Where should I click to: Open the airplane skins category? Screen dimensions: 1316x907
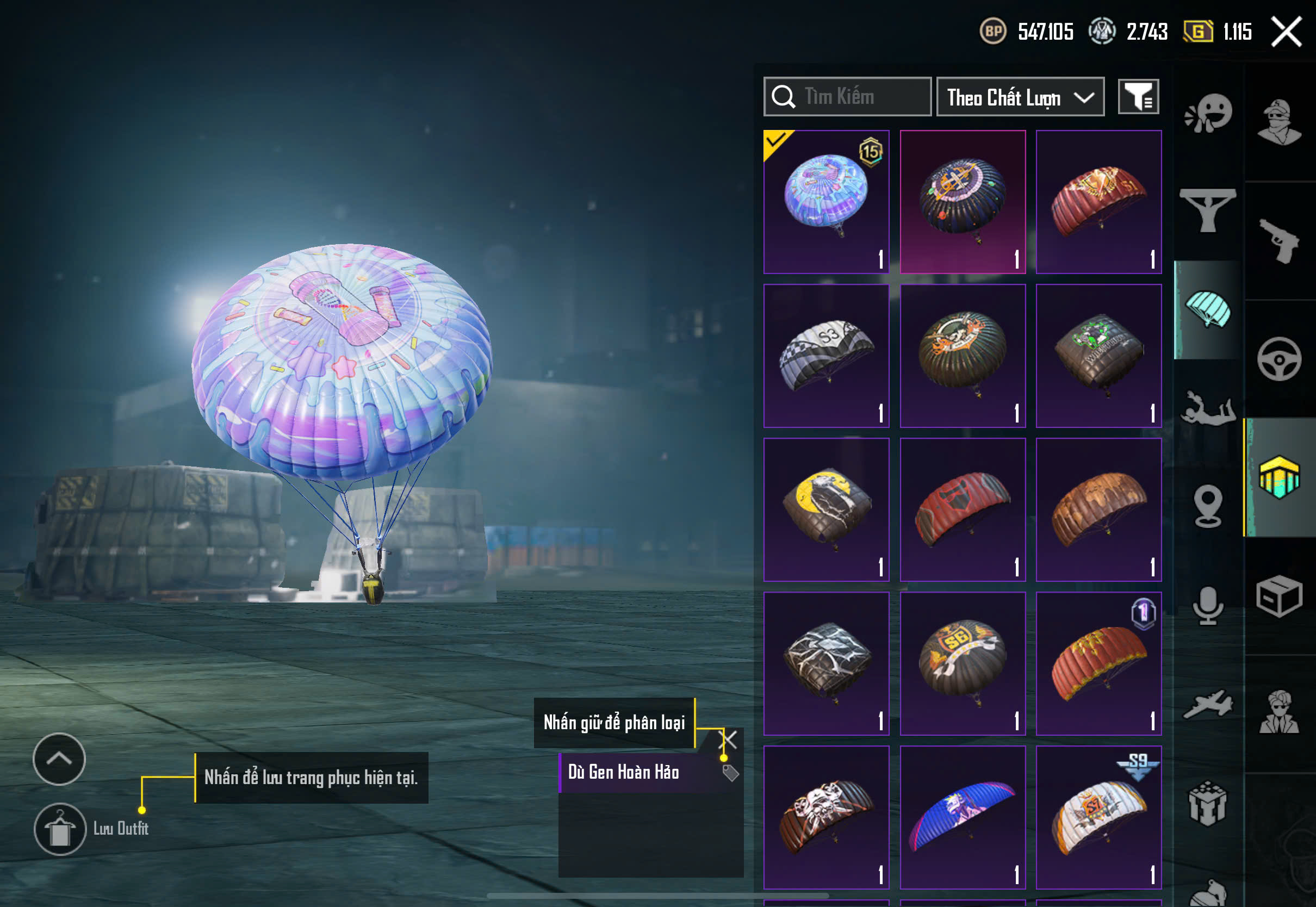(x=1208, y=705)
